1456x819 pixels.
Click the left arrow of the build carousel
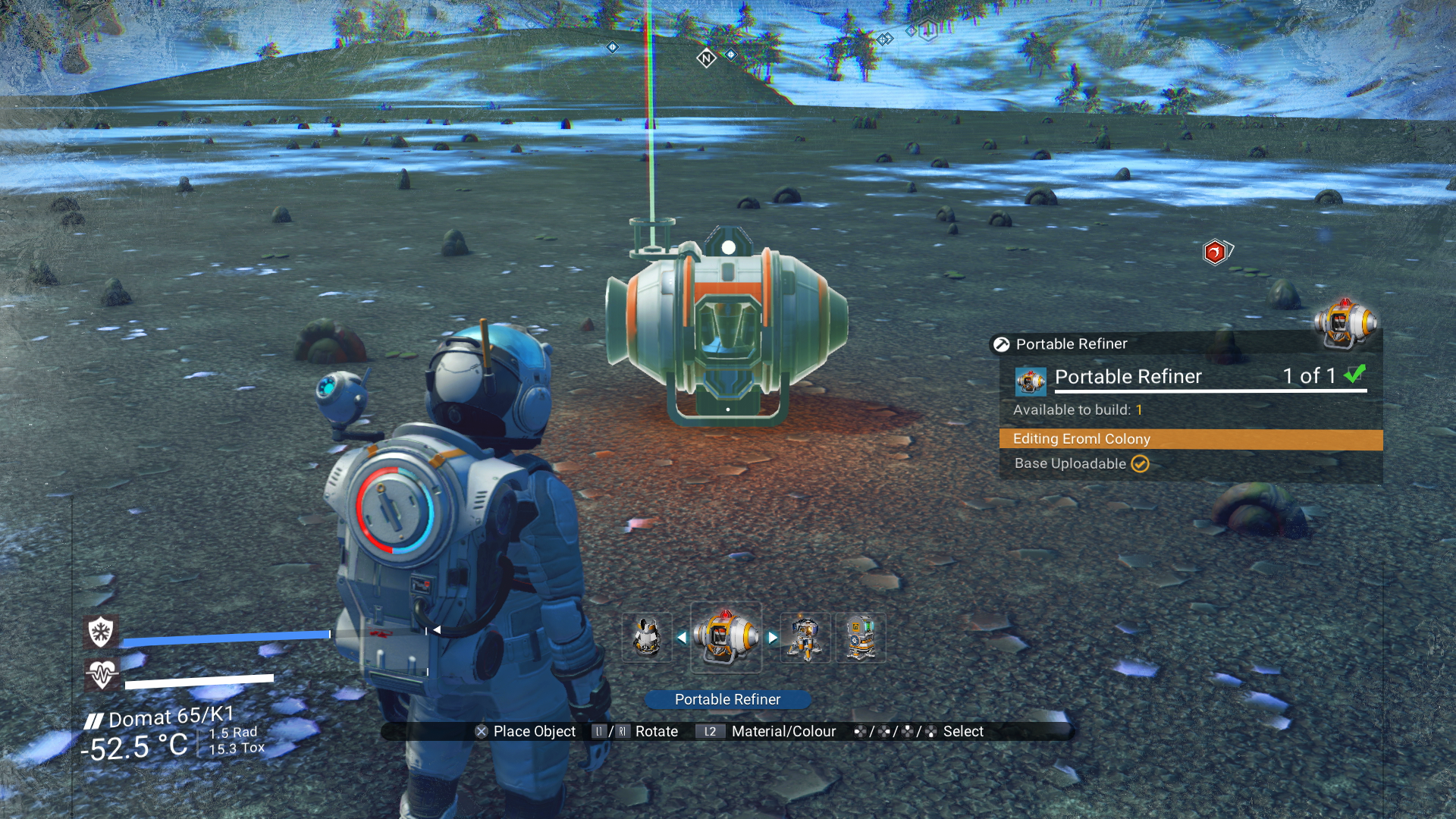click(x=681, y=638)
